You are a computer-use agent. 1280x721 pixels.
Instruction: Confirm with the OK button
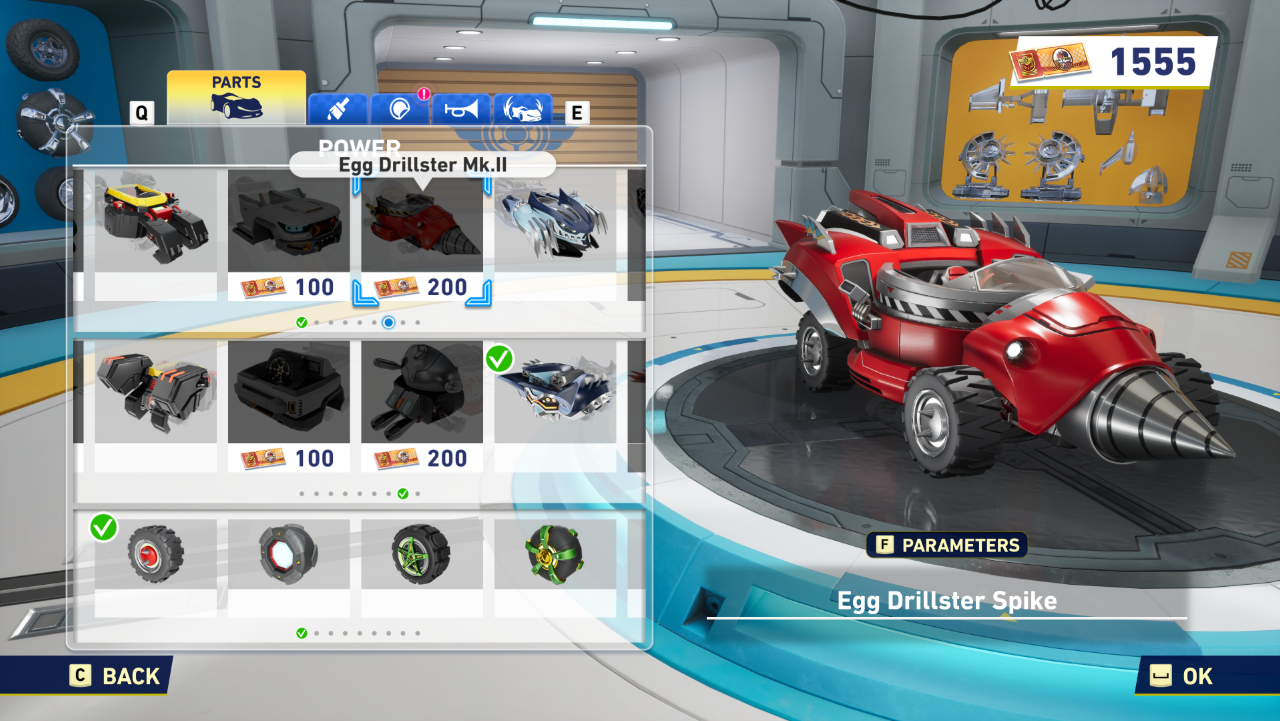pyautogui.click(x=1184, y=676)
